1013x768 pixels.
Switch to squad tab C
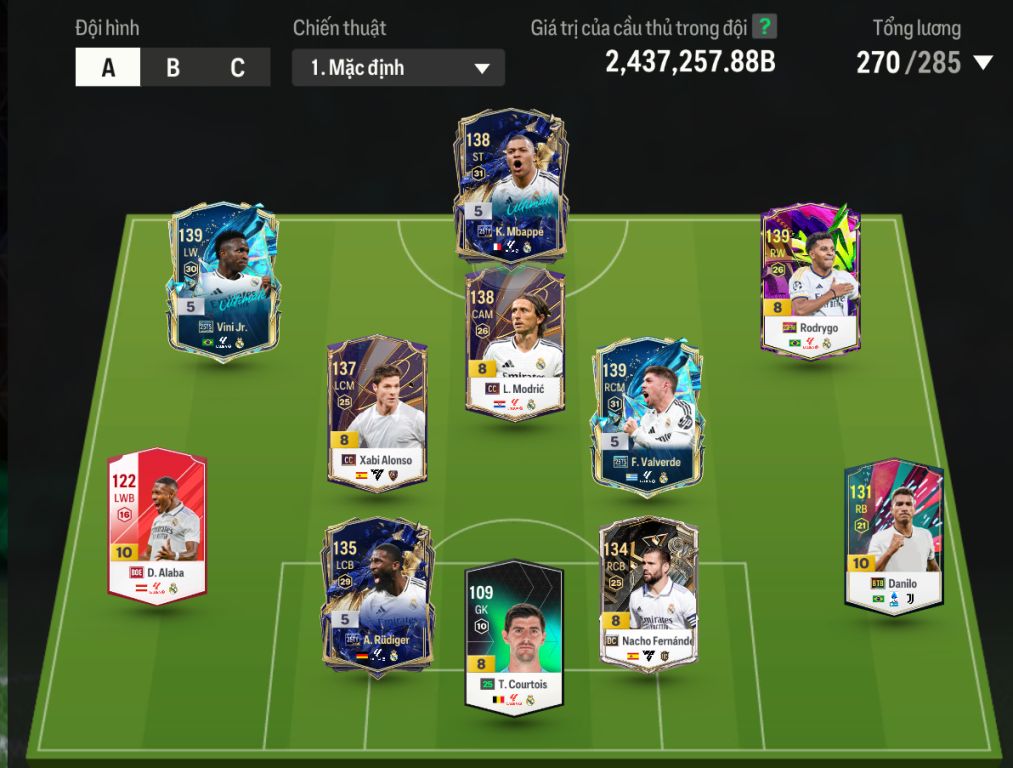[237, 68]
